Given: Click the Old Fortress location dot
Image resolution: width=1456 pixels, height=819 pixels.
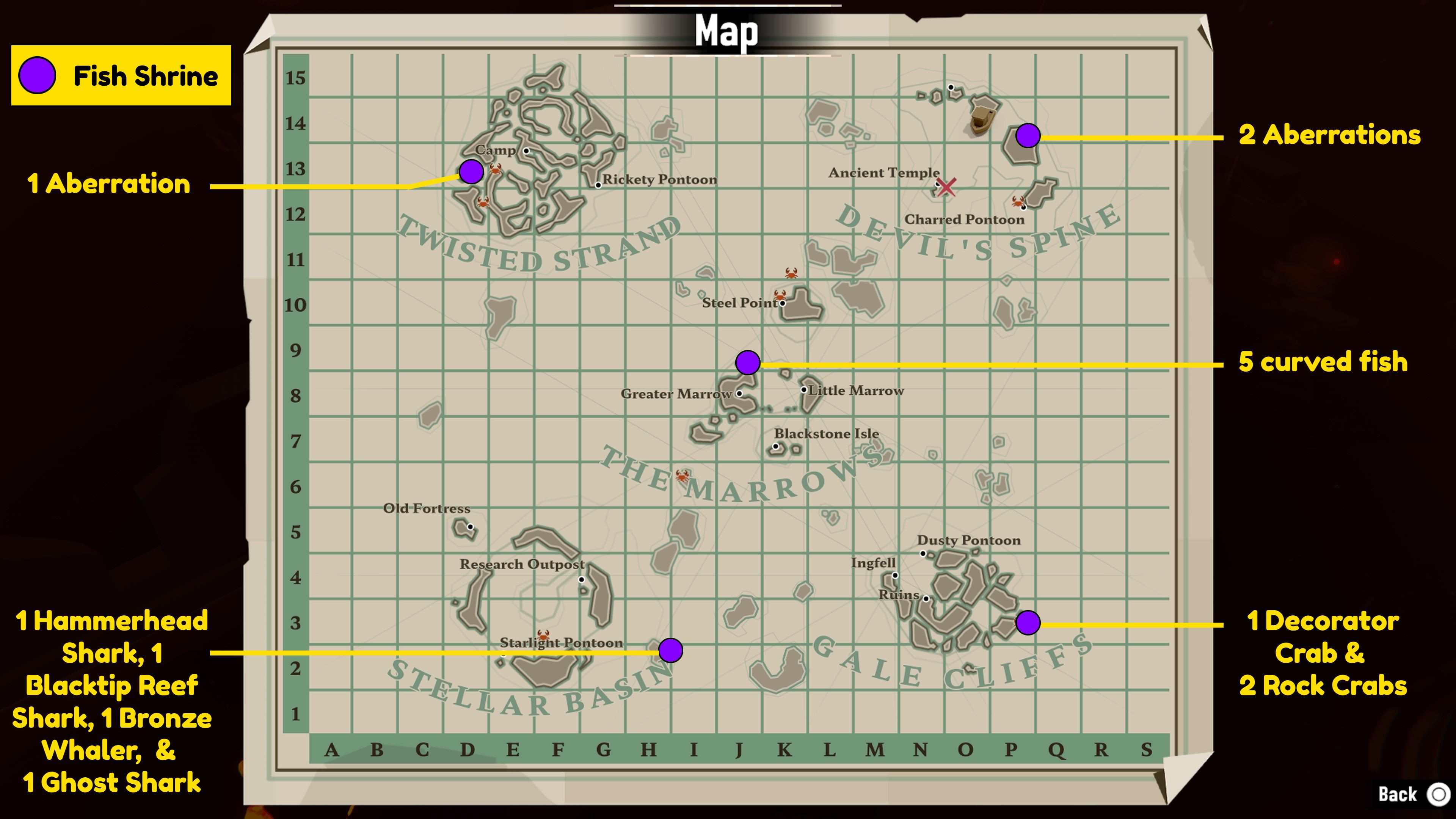Looking at the screenshot, I should coord(470,527).
